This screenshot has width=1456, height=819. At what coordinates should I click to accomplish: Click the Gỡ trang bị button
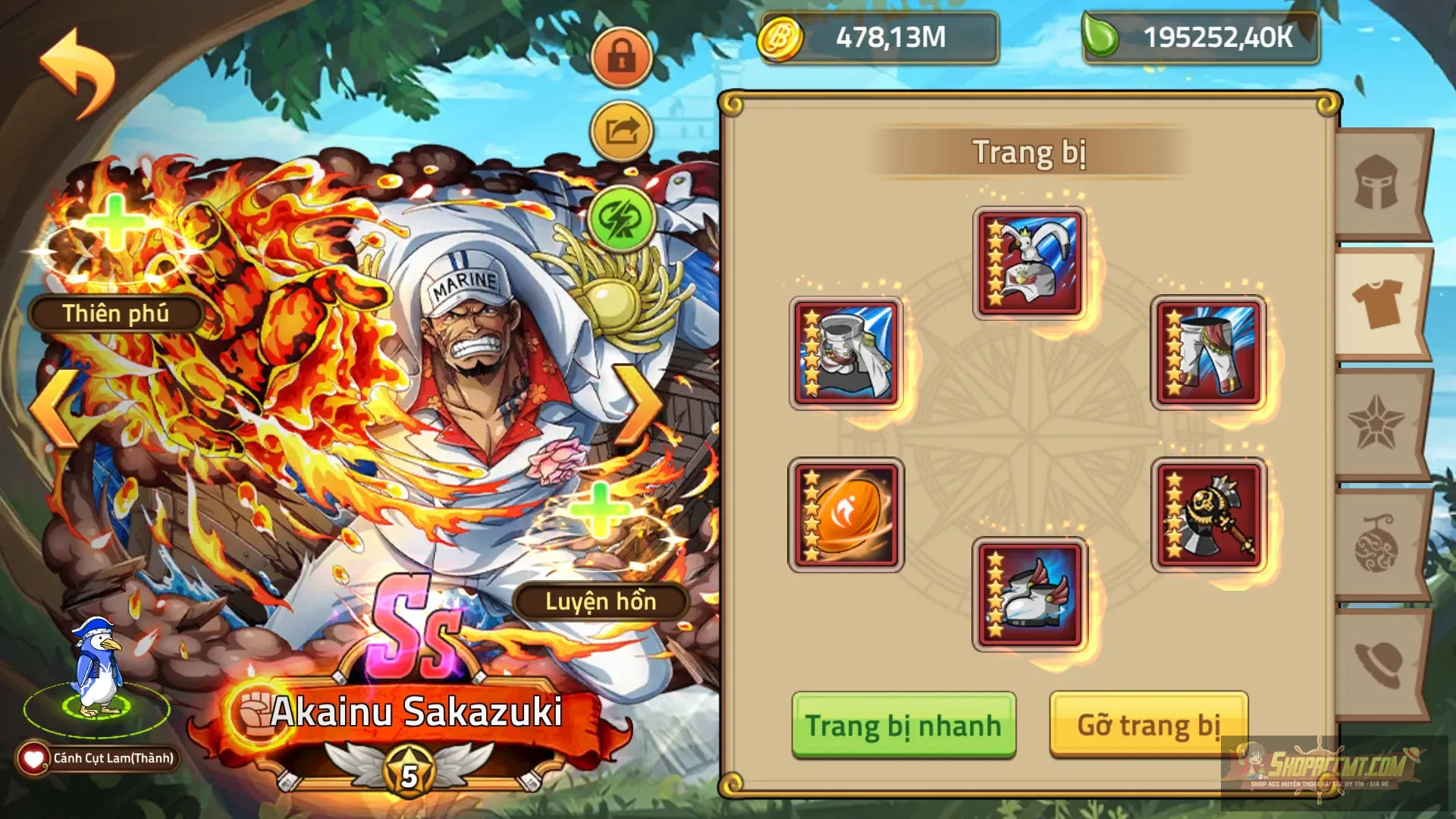tap(1145, 724)
